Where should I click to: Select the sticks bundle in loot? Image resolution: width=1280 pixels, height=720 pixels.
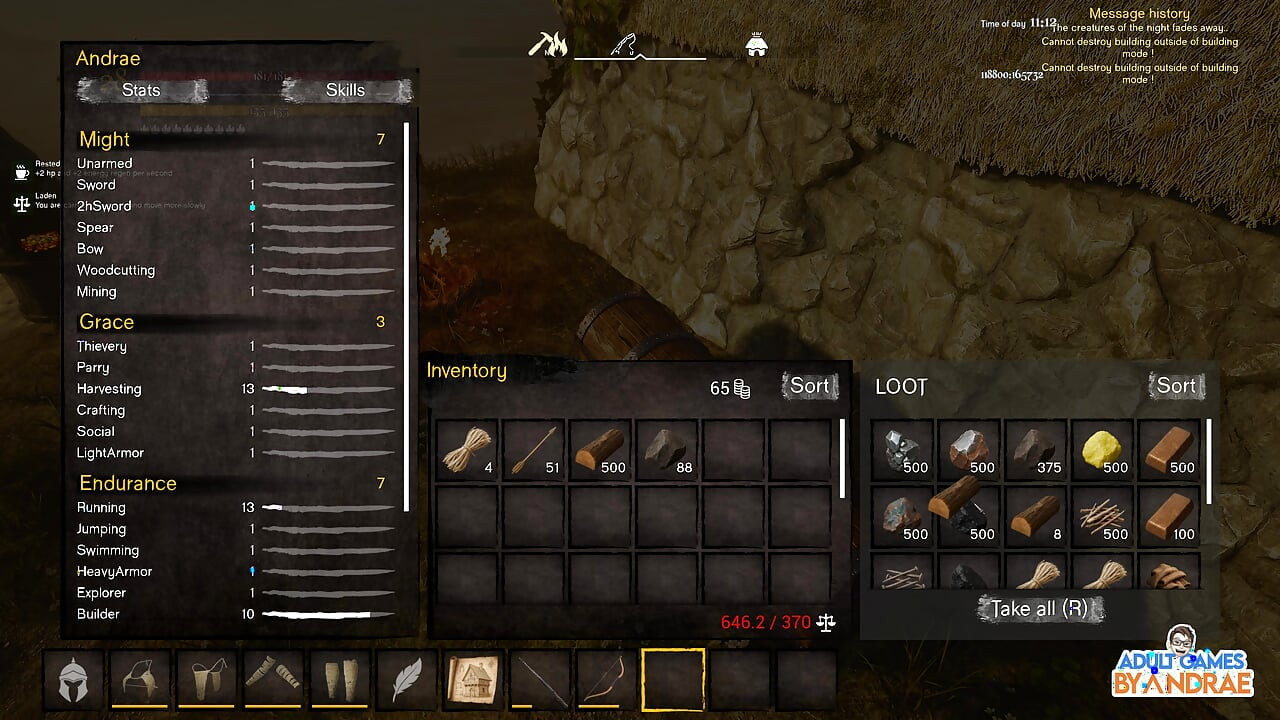tap(1101, 516)
